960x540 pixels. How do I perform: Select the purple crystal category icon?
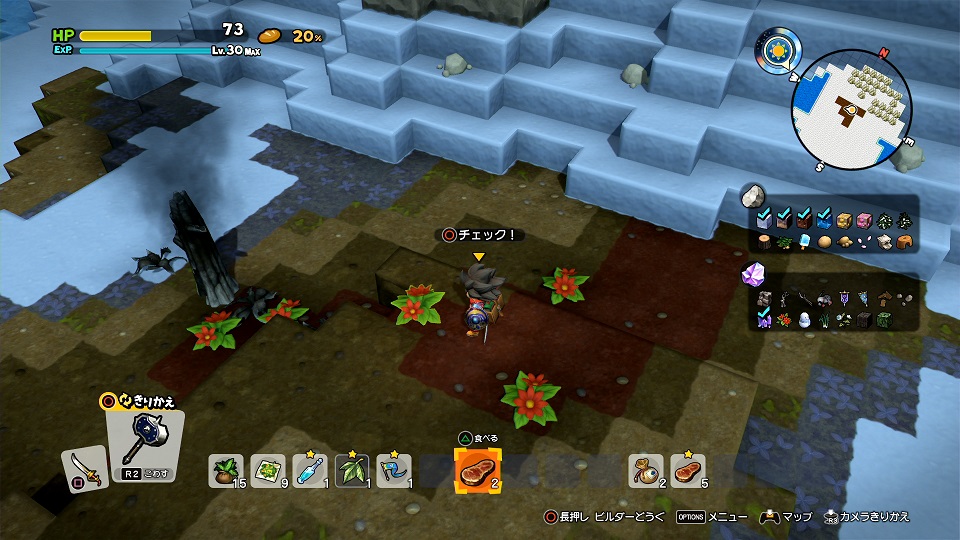[754, 274]
